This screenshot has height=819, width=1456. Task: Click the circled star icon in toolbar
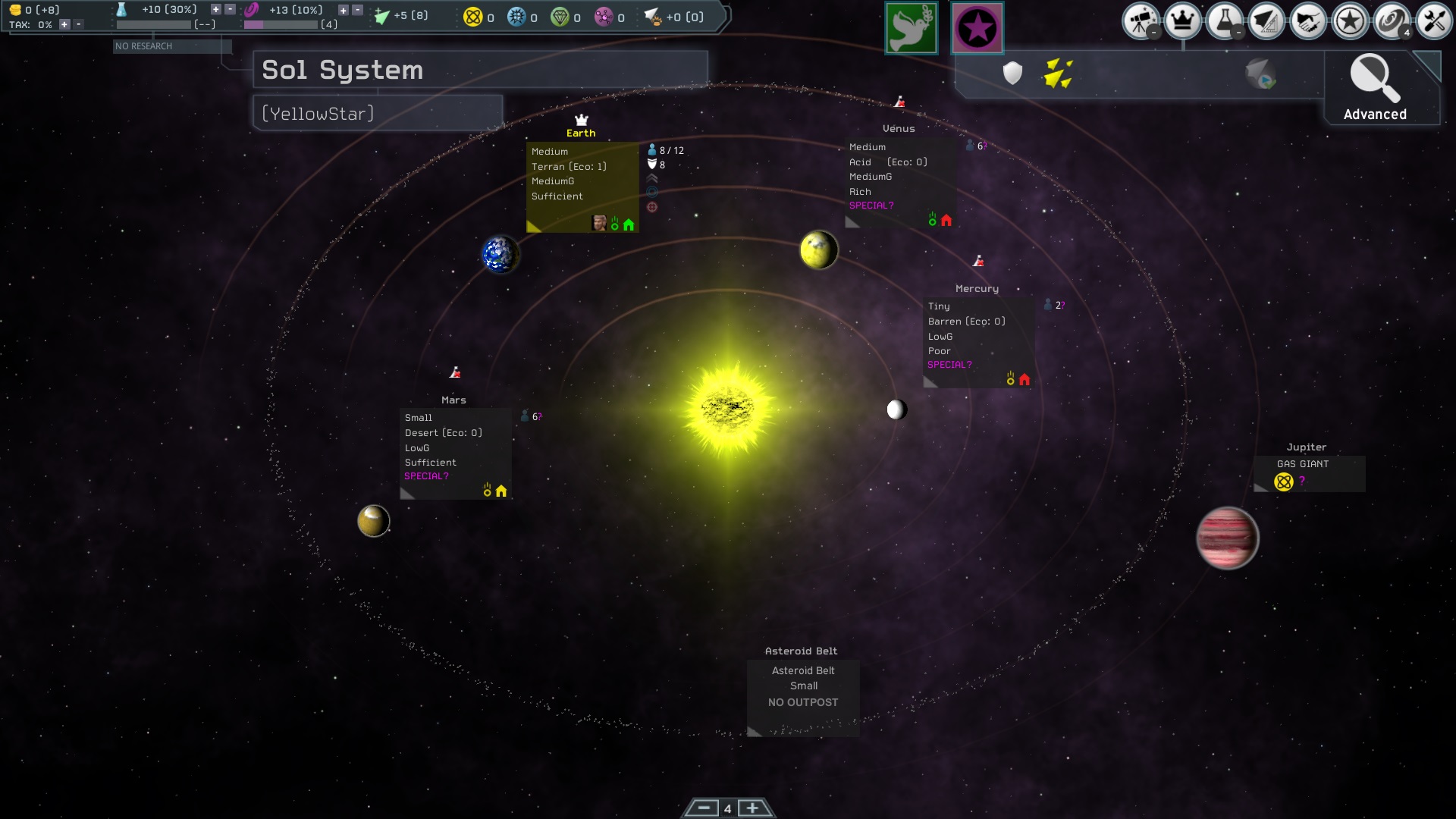tap(1349, 21)
